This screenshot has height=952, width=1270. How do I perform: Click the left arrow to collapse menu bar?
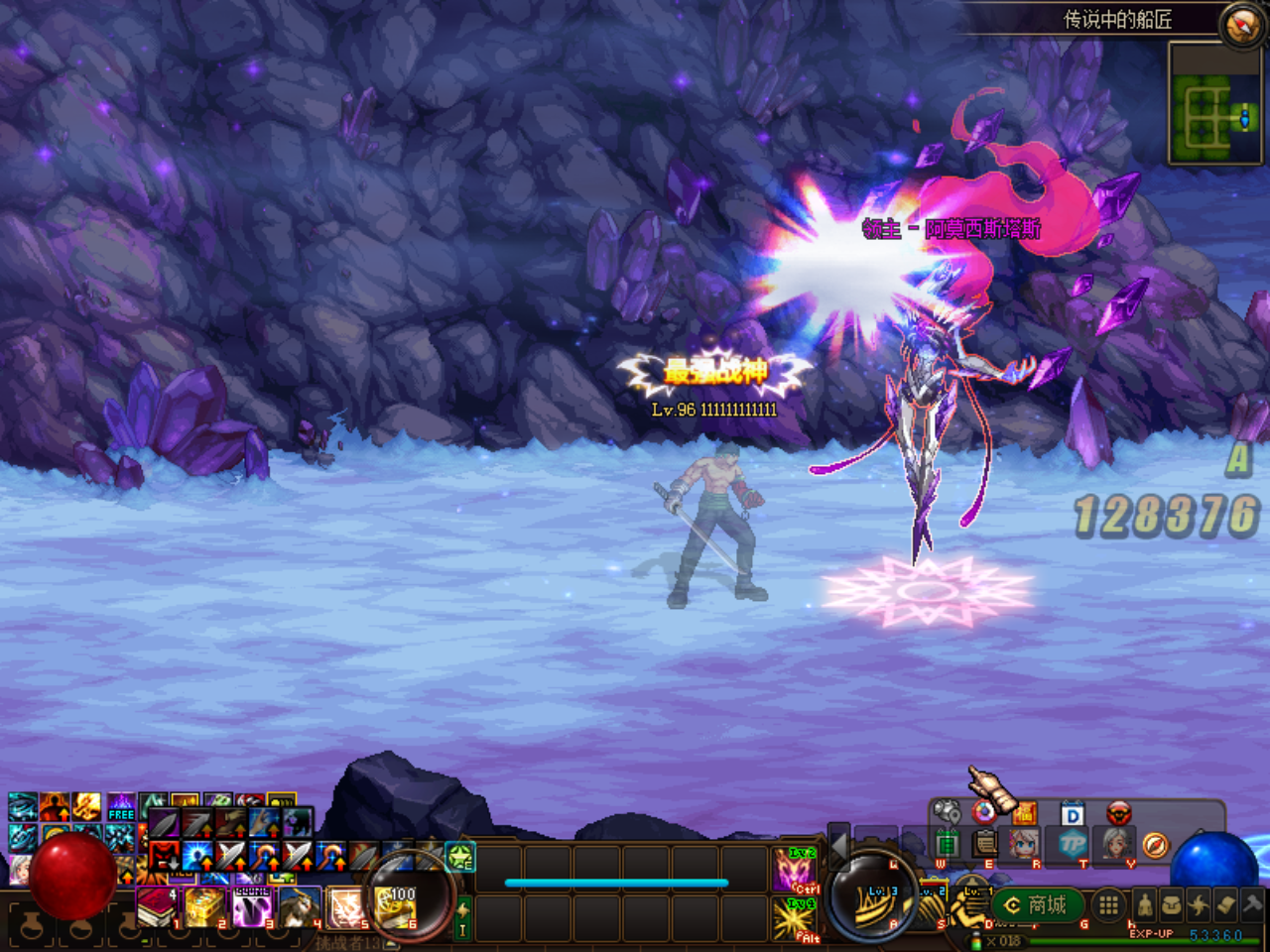click(x=838, y=844)
